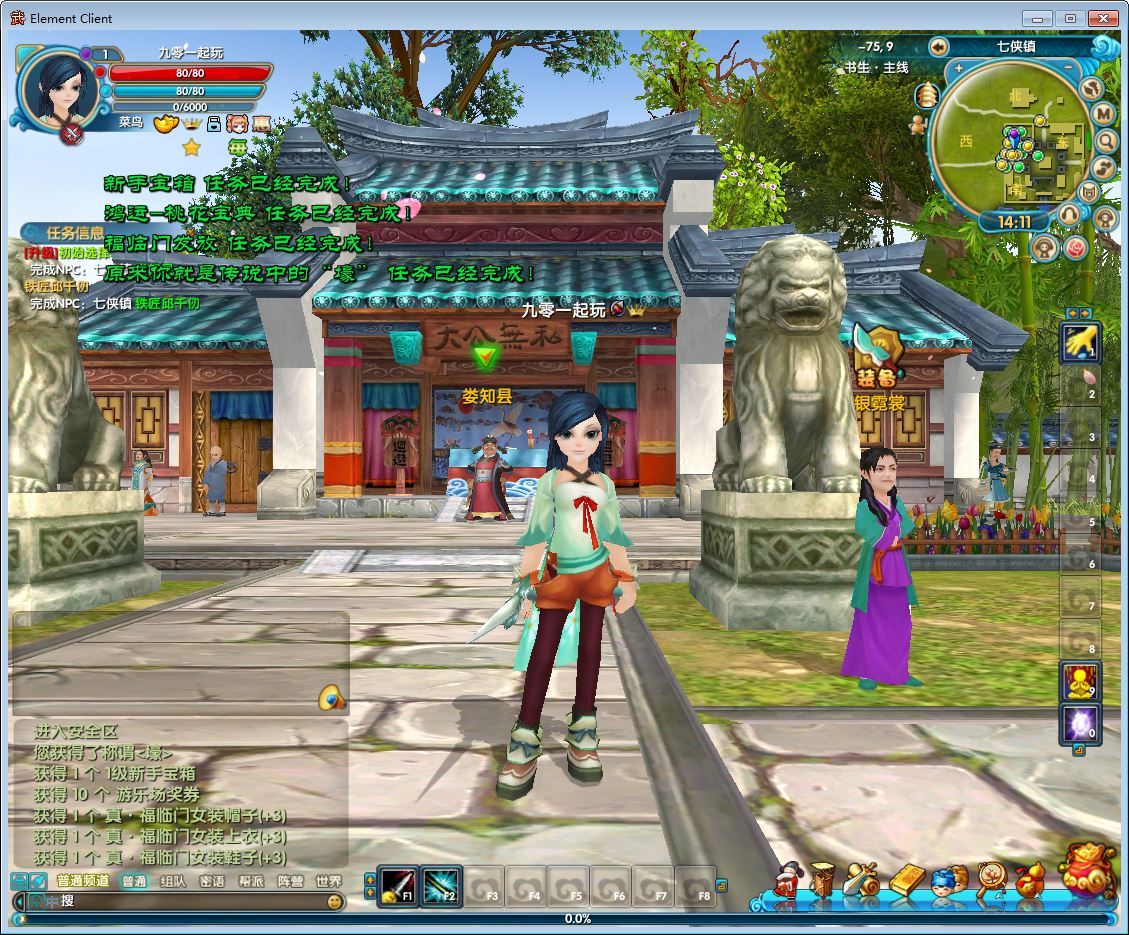The image size is (1129, 935).
Task: Click the sword and scroll menu icon
Action: pyautogui.click(x=860, y=880)
